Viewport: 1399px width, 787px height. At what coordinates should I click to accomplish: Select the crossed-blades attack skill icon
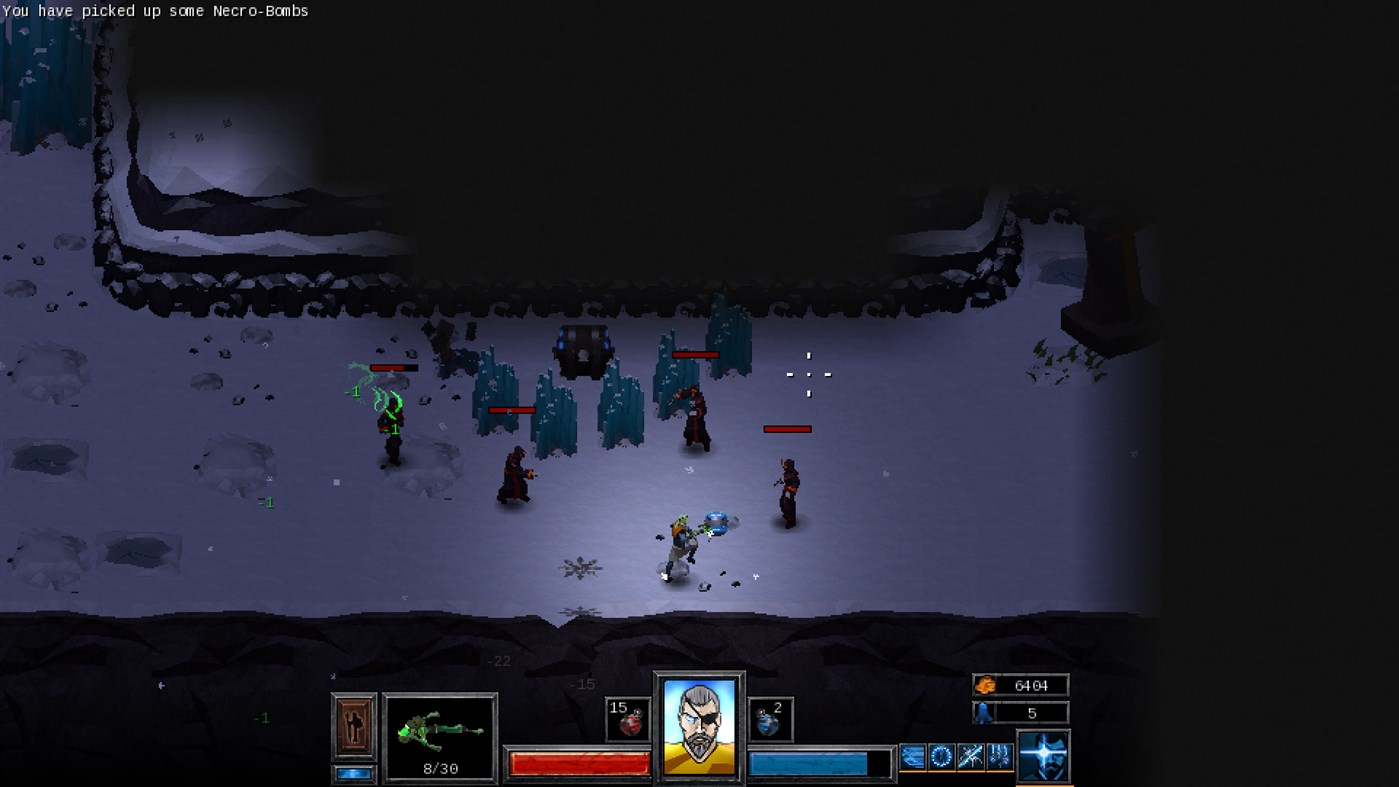pos(969,755)
